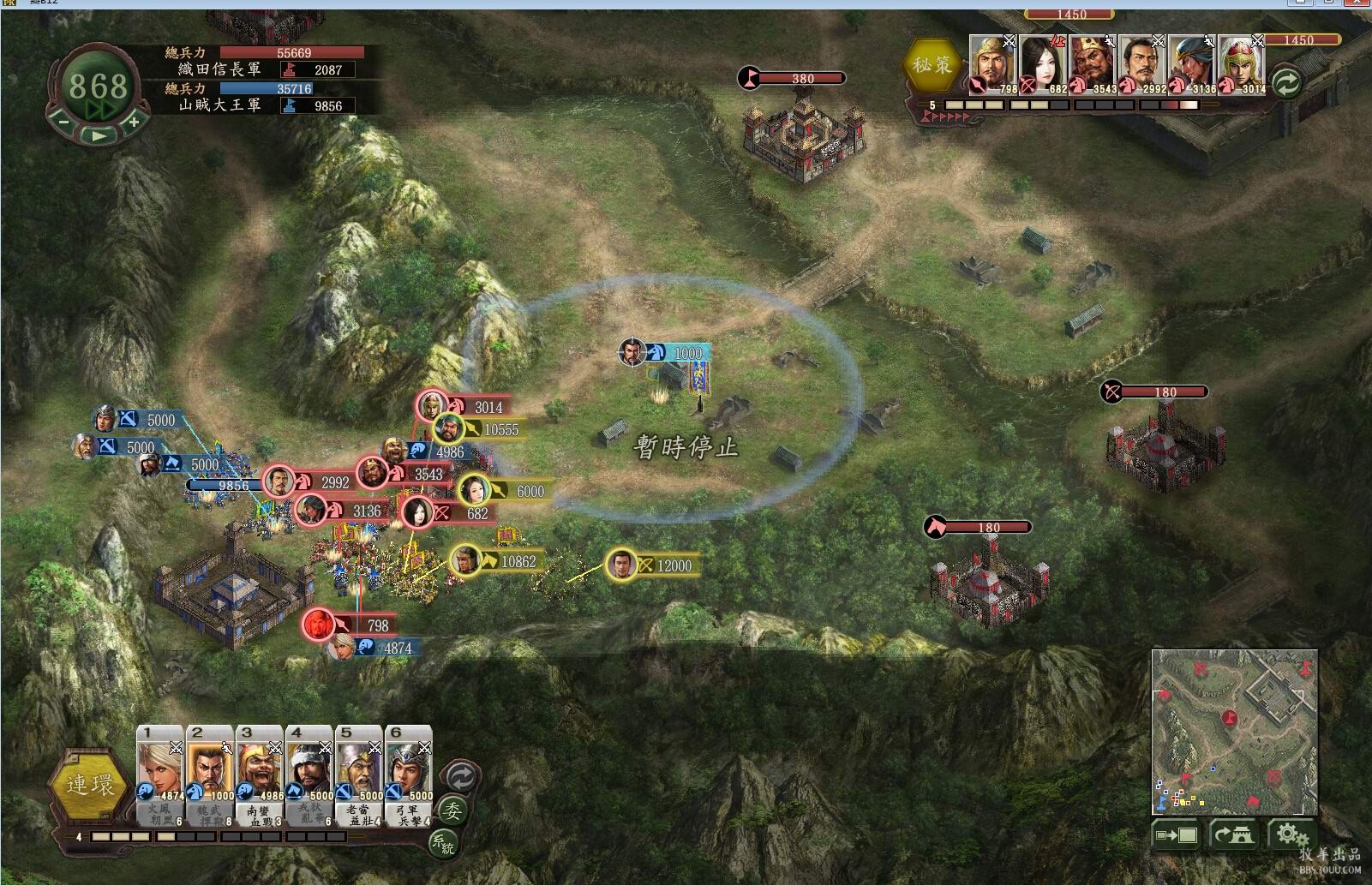
Task: Click the enemy 秘策 hexagon
Action: pyautogui.click(x=932, y=65)
